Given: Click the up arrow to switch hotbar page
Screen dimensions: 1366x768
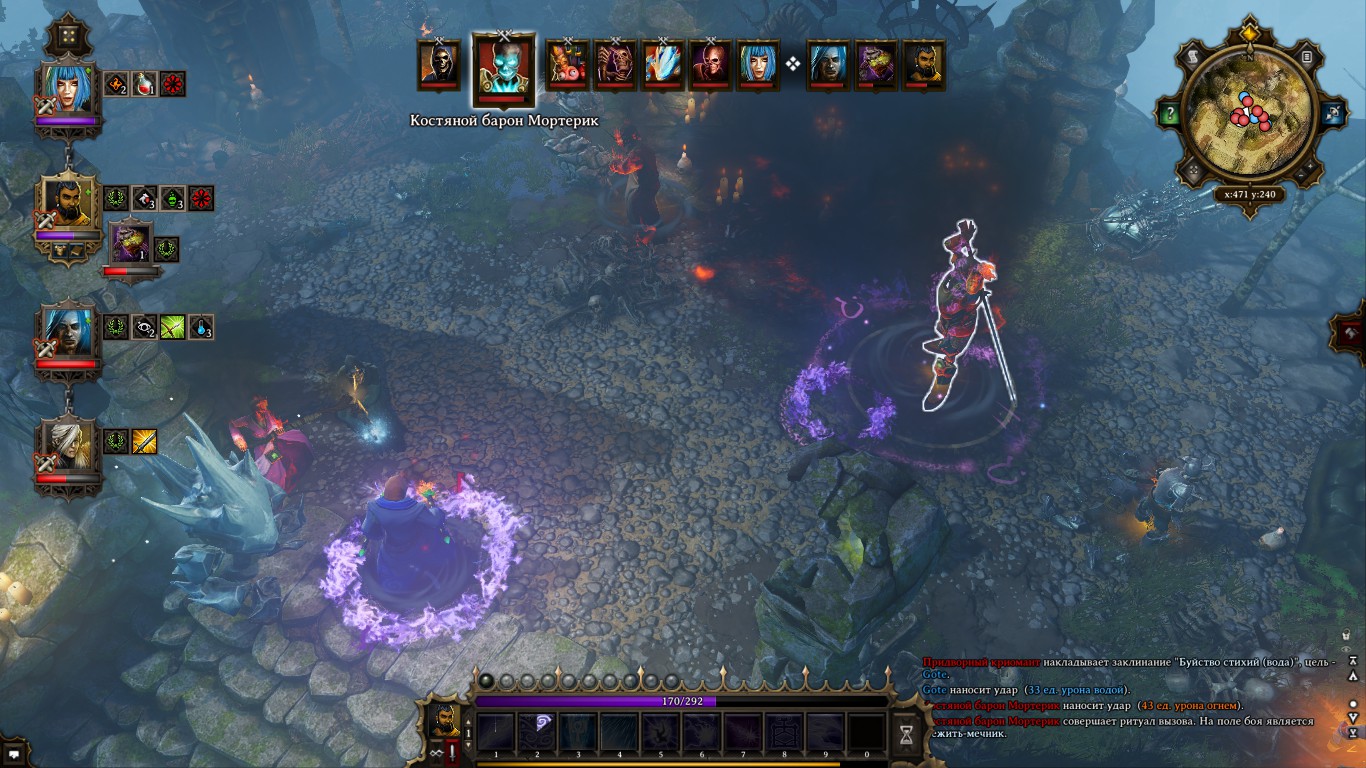Looking at the screenshot, I should click(x=468, y=722).
